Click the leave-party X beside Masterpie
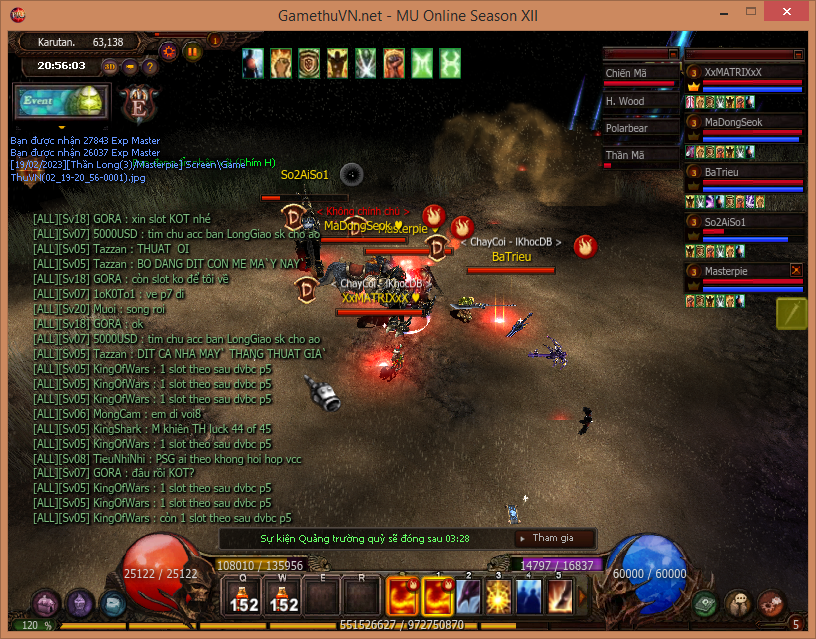The width and height of the screenshot is (816, 639). (x=797, y=270)
